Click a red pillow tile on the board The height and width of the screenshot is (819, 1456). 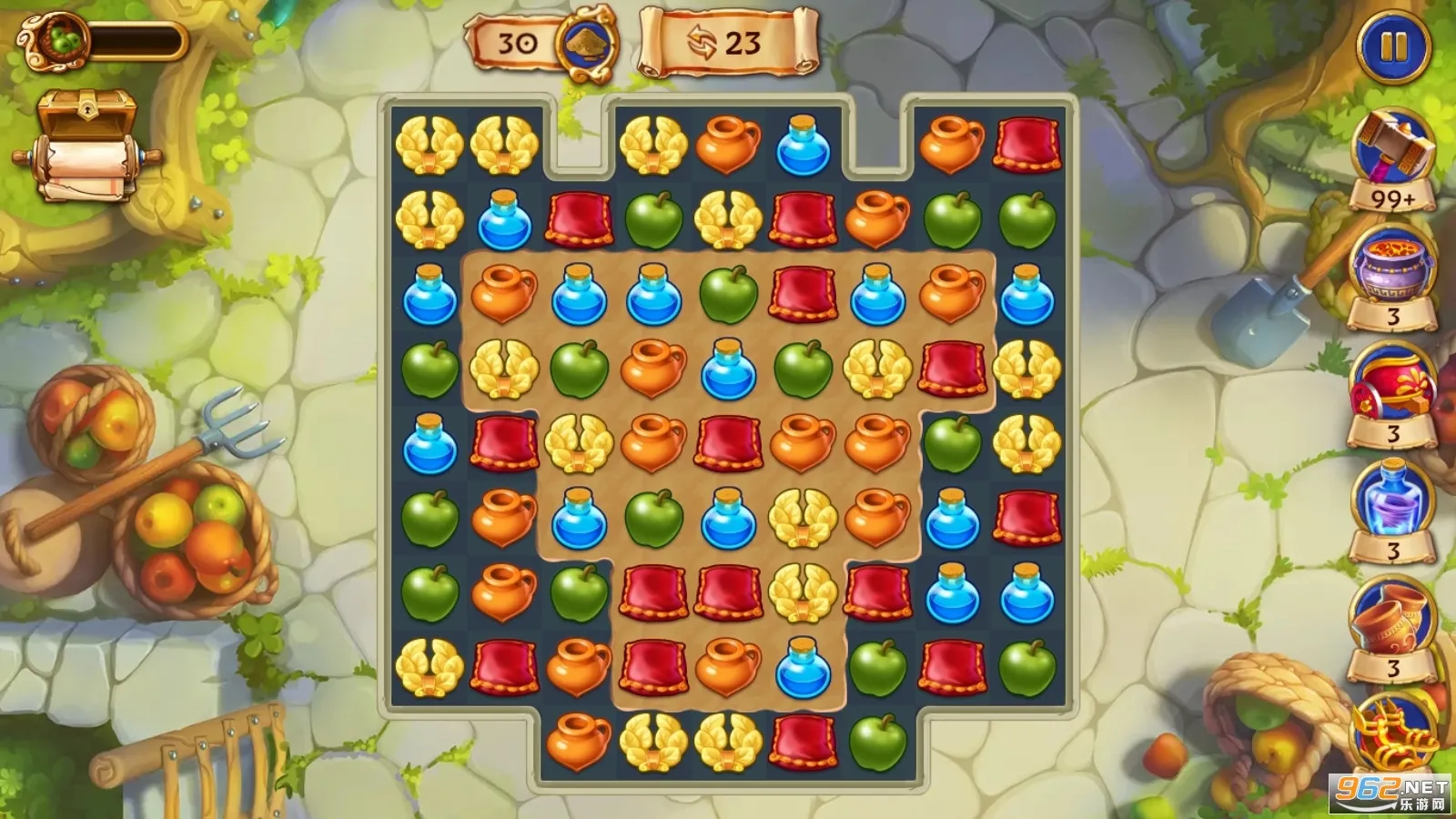tap(577, 221)
